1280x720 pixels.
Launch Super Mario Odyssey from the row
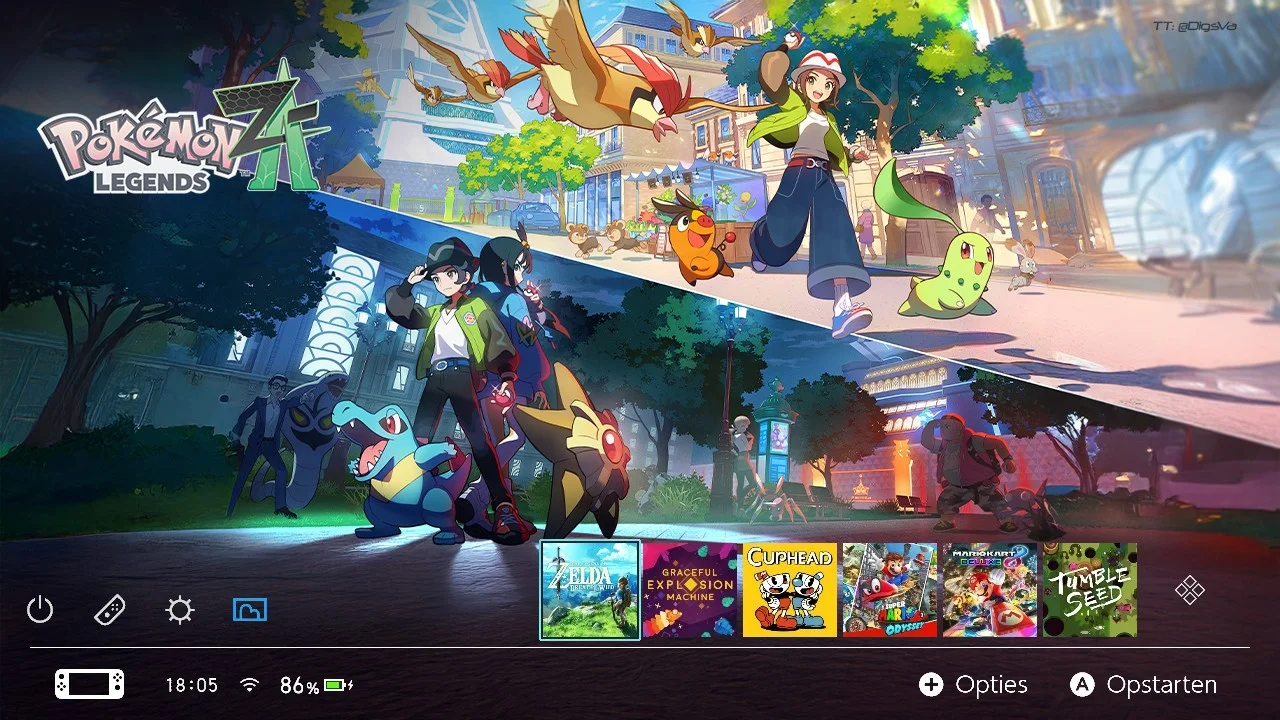[x=890, y=589]
